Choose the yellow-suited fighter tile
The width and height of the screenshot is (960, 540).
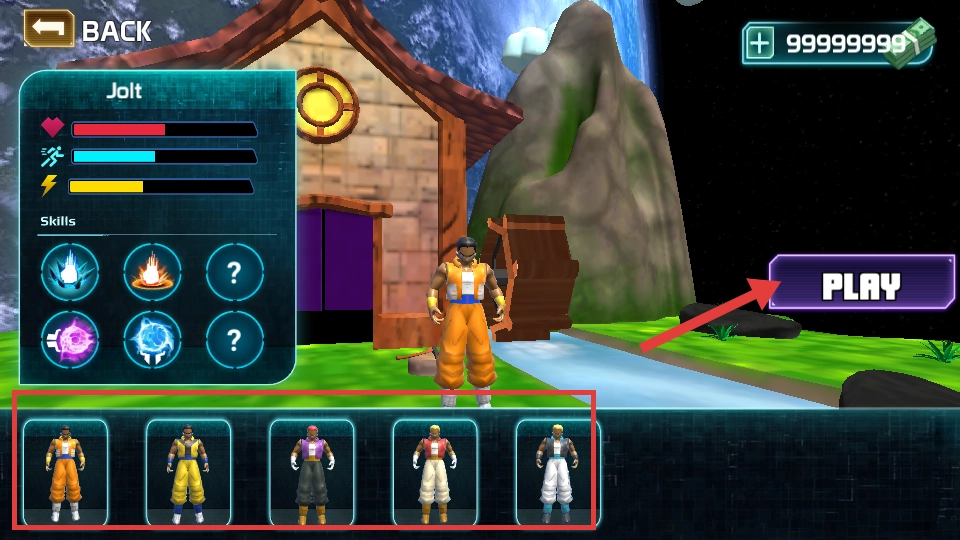coord(188,472)
